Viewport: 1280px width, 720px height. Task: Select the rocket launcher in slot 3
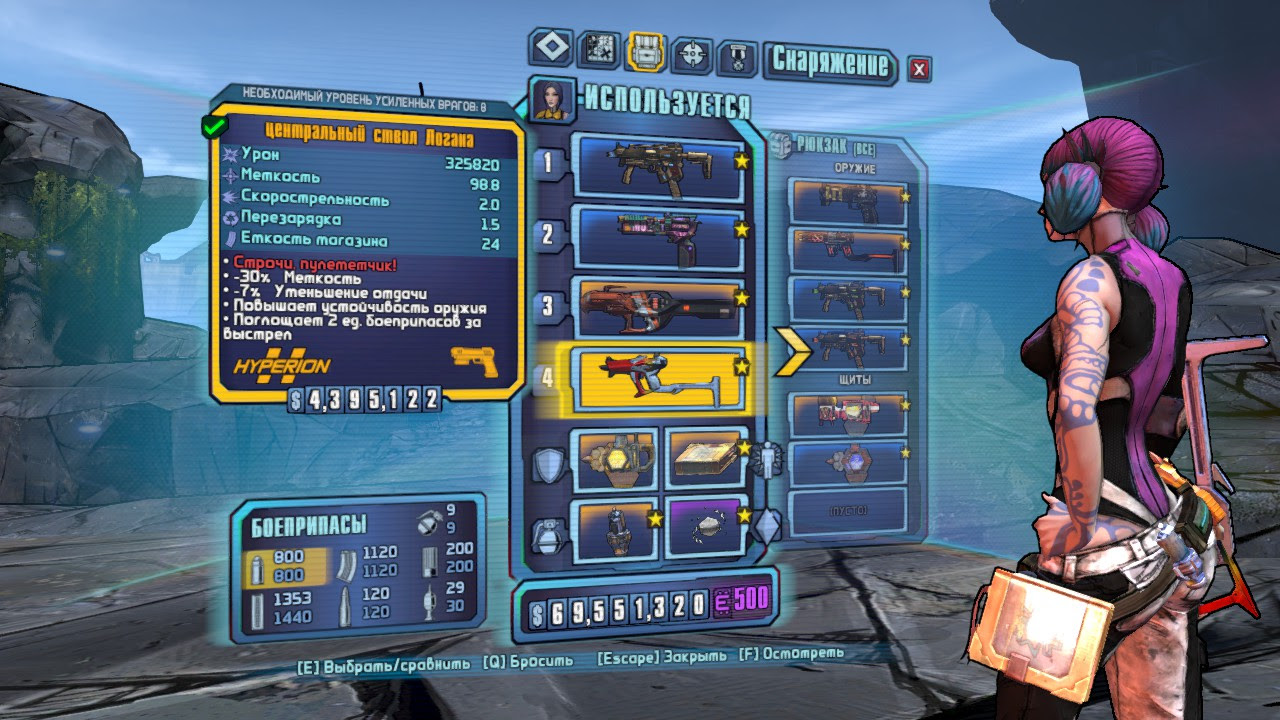tap(656, 306)
